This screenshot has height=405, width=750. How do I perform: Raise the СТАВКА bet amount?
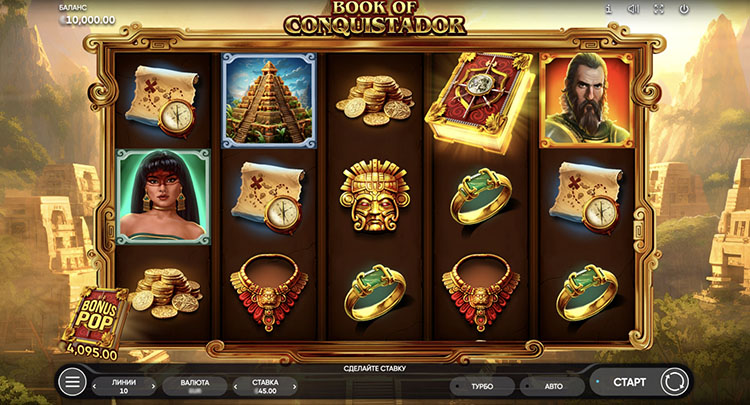pos(295,385)
